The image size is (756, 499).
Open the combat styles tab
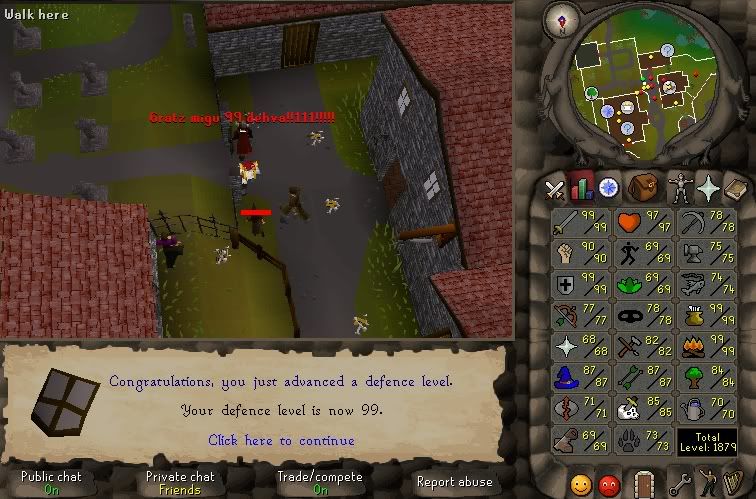(555, 187)
